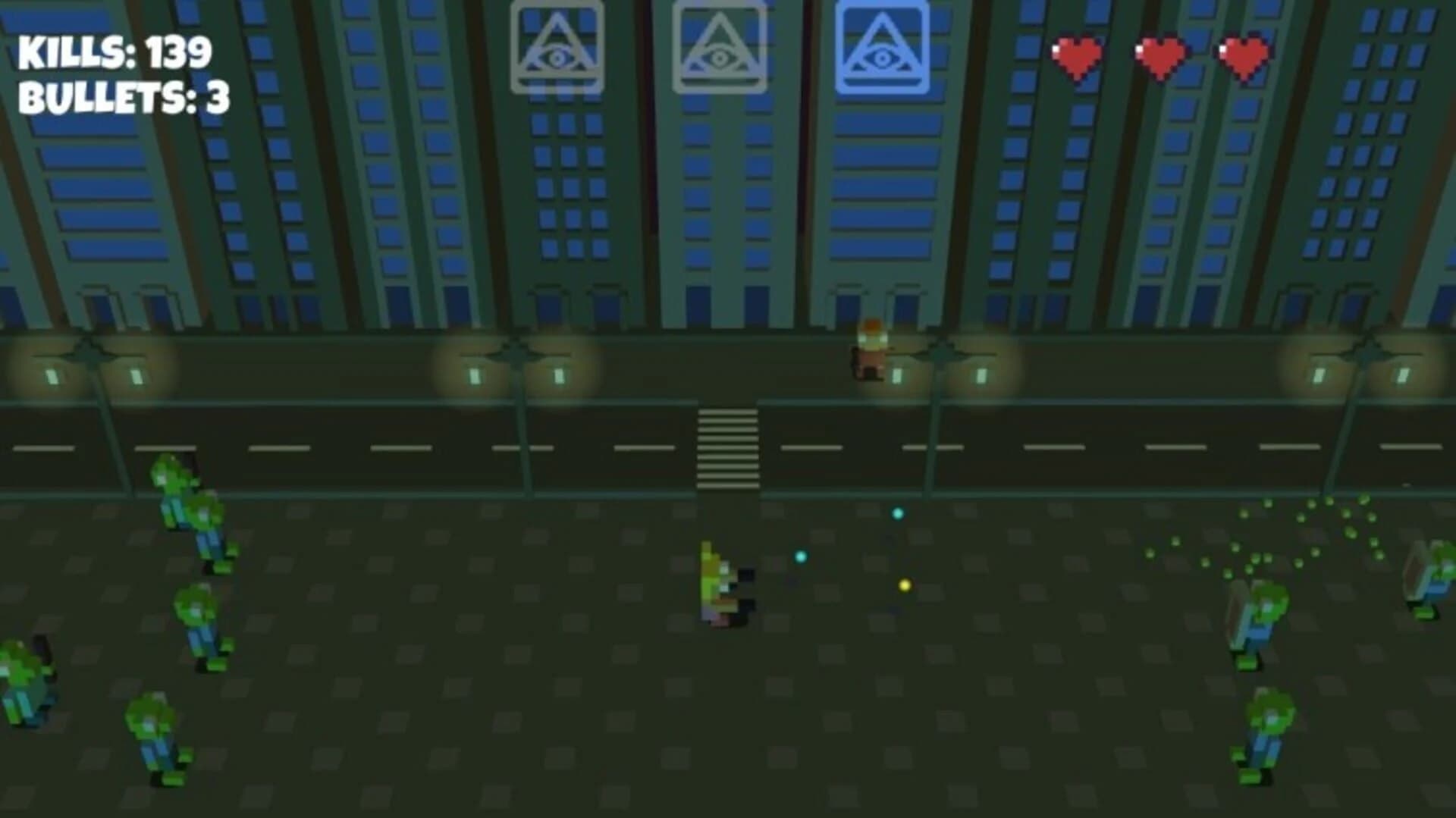Collect the yellow glowing orb
1456x818 pixels.
click(x=904, y=585)
